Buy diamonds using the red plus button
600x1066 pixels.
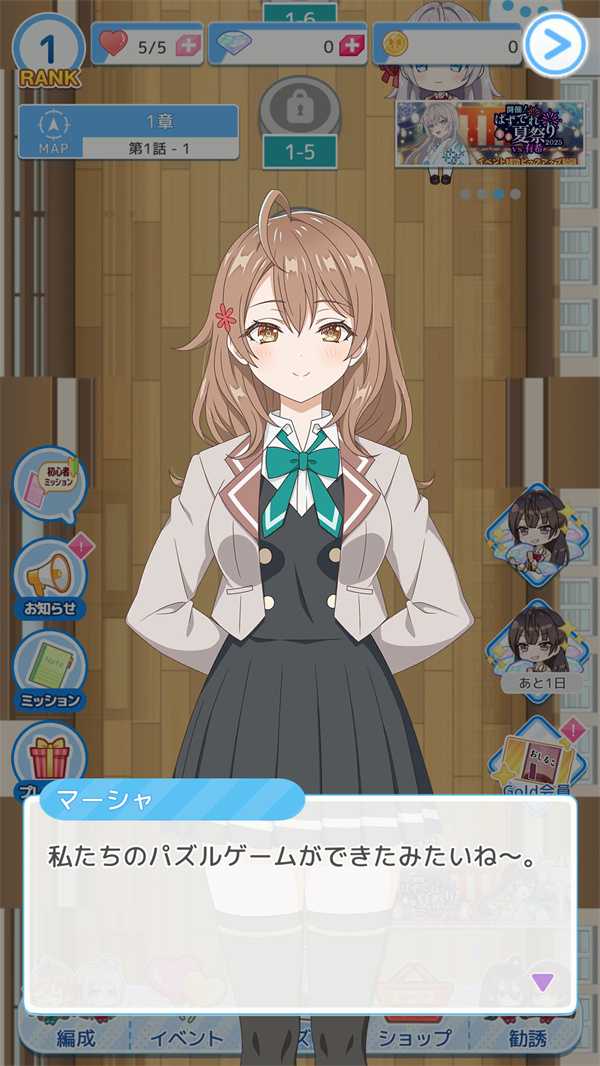coord(351,45)
